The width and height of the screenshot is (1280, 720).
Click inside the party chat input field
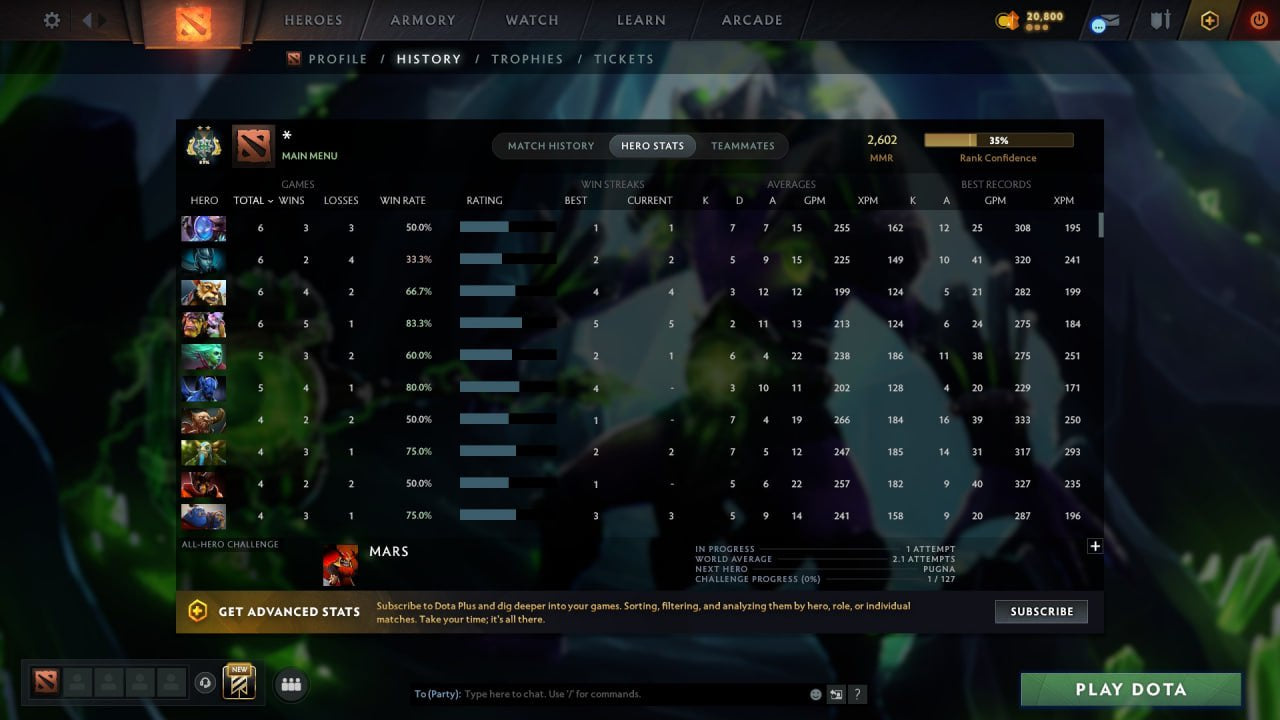pyautogui.click(x=600, y=693)
